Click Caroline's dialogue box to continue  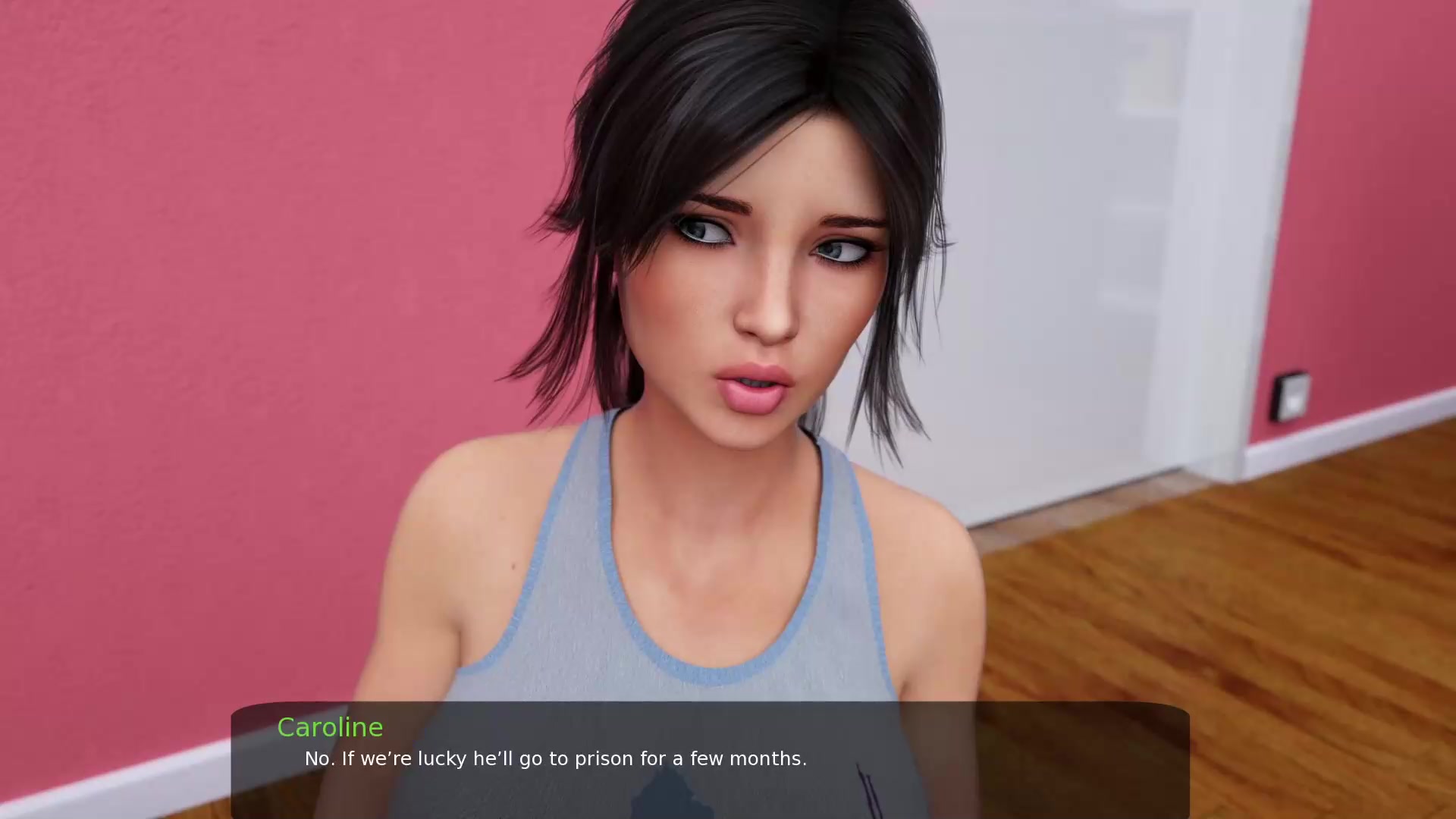point(710,760)
